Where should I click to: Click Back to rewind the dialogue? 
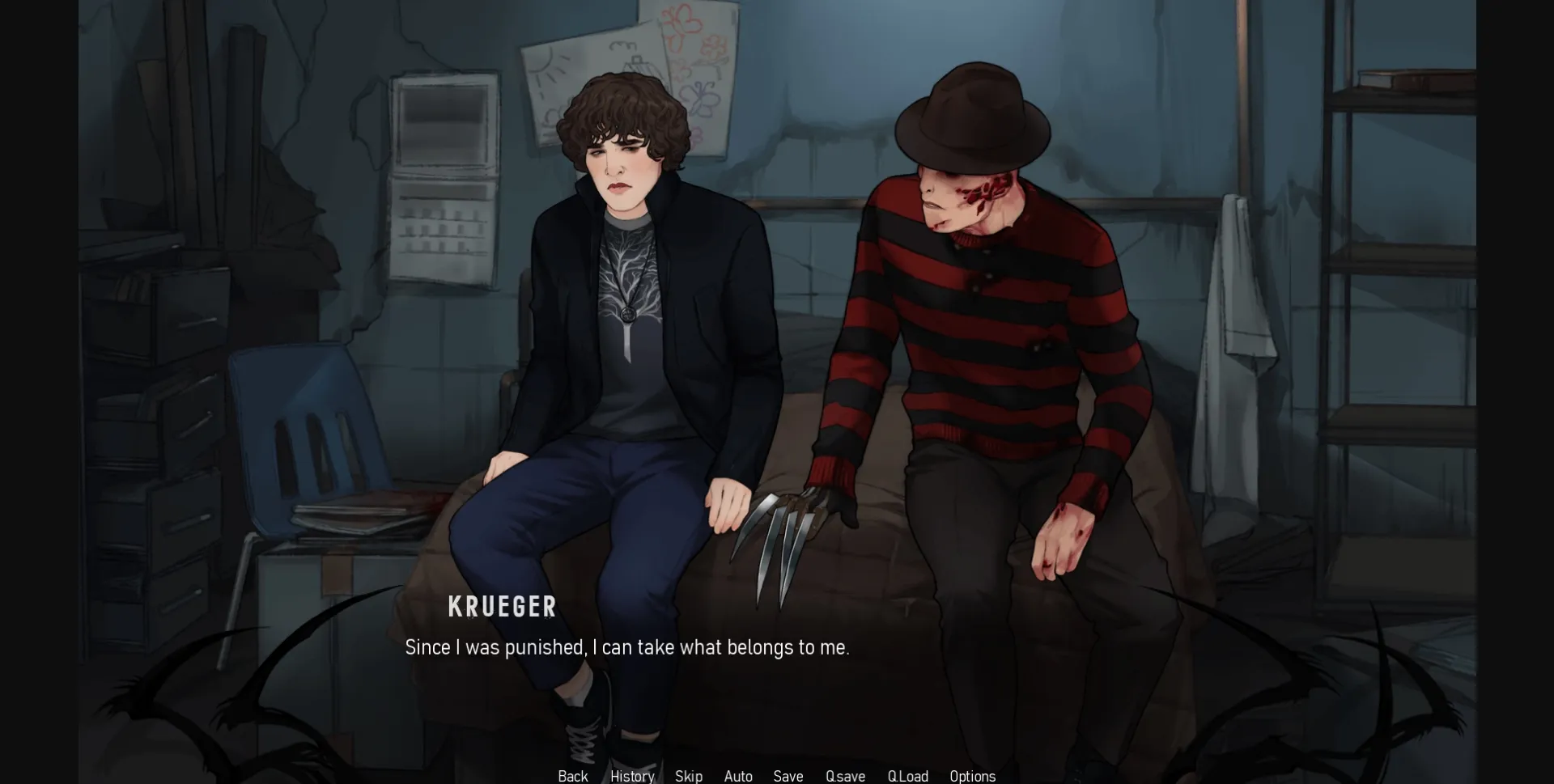tap(572, 776)
